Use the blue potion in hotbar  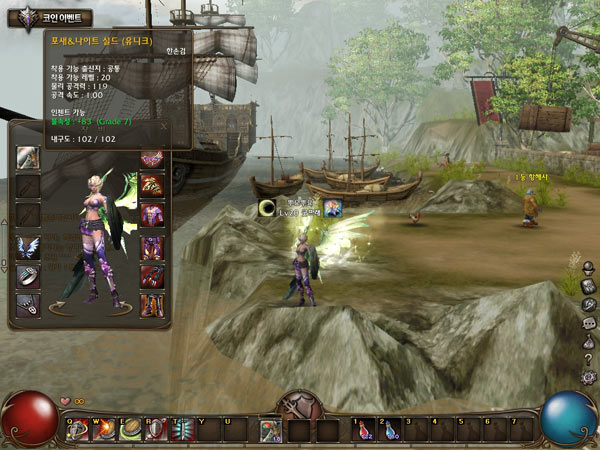[388, 430]
